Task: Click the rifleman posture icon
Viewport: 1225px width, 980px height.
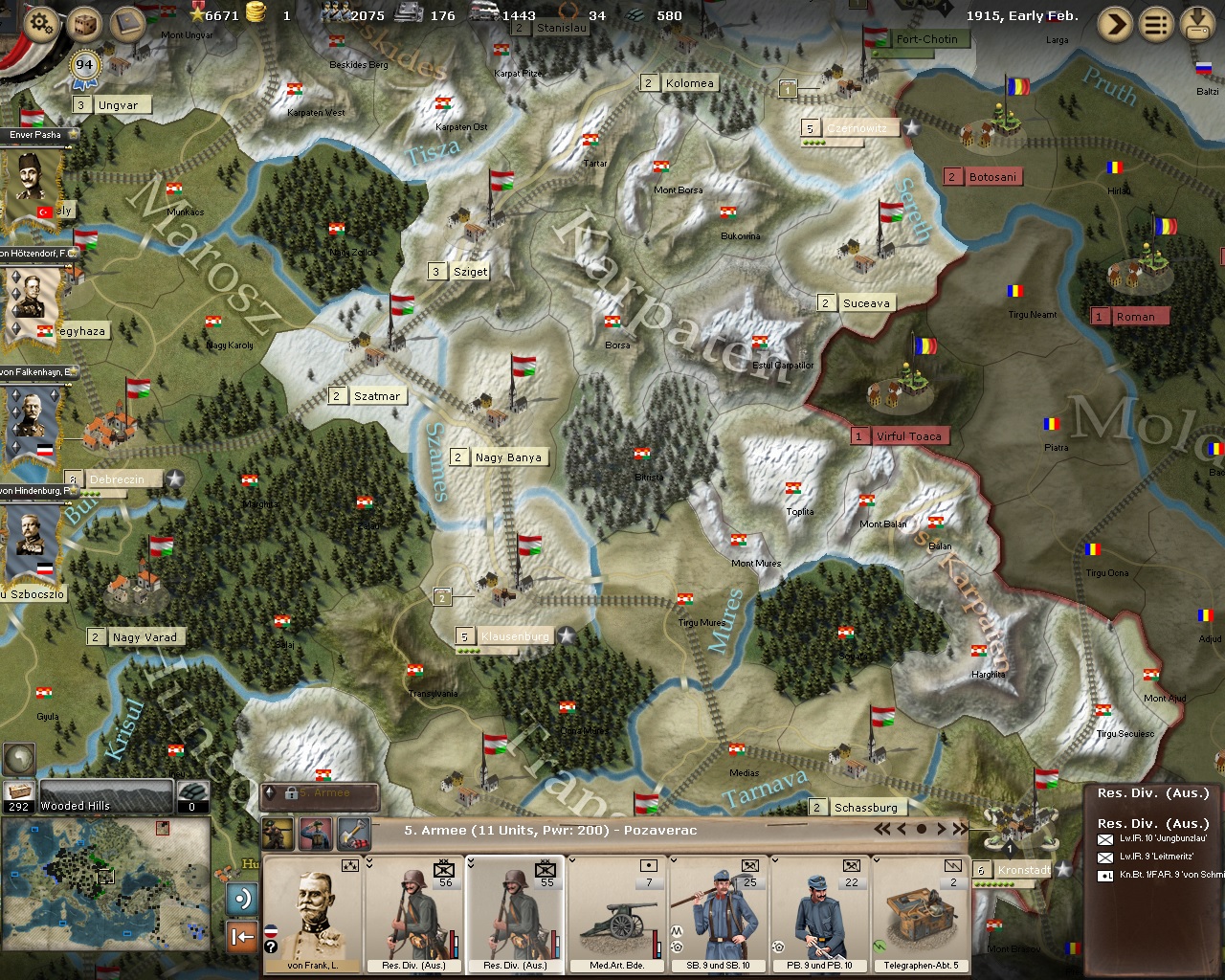Action: coord(278,834)
